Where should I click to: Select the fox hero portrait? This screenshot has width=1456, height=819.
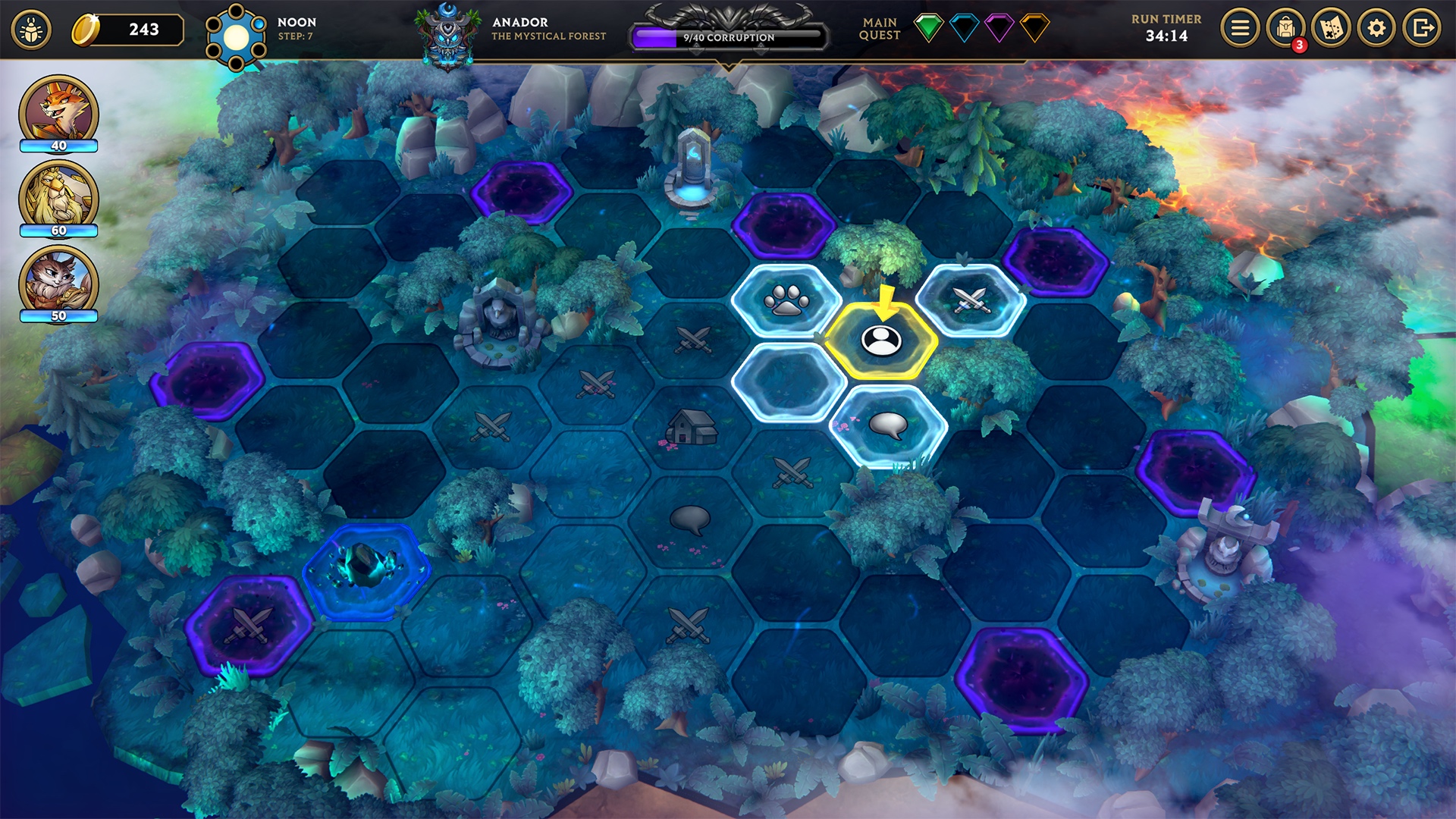58,111
